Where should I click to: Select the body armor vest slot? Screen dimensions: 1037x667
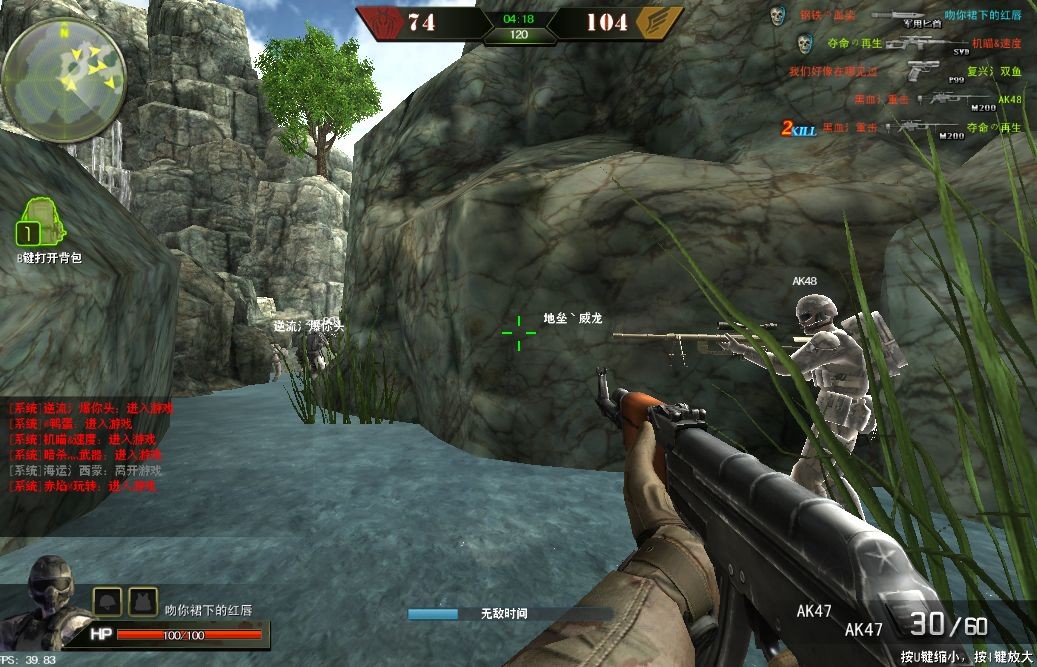pyautogui.click(x=142, y=601)
